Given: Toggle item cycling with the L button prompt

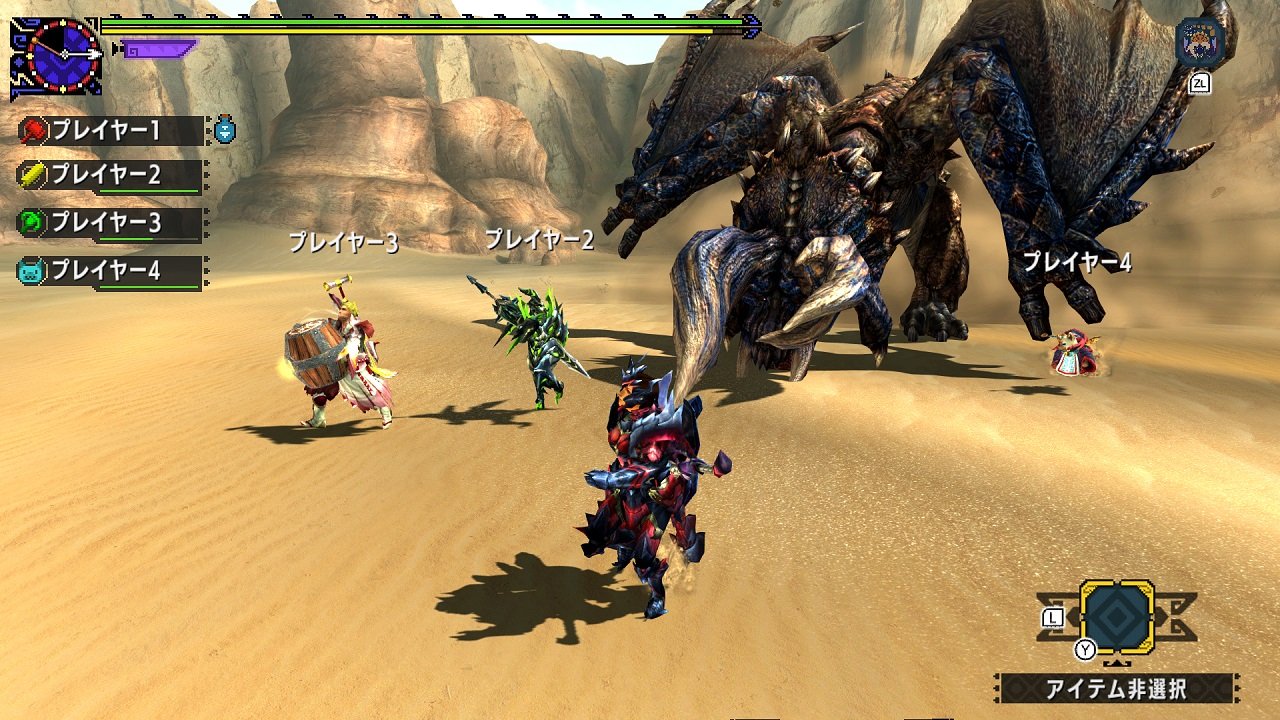Looking at the screenshot, I should (1053, 618).
